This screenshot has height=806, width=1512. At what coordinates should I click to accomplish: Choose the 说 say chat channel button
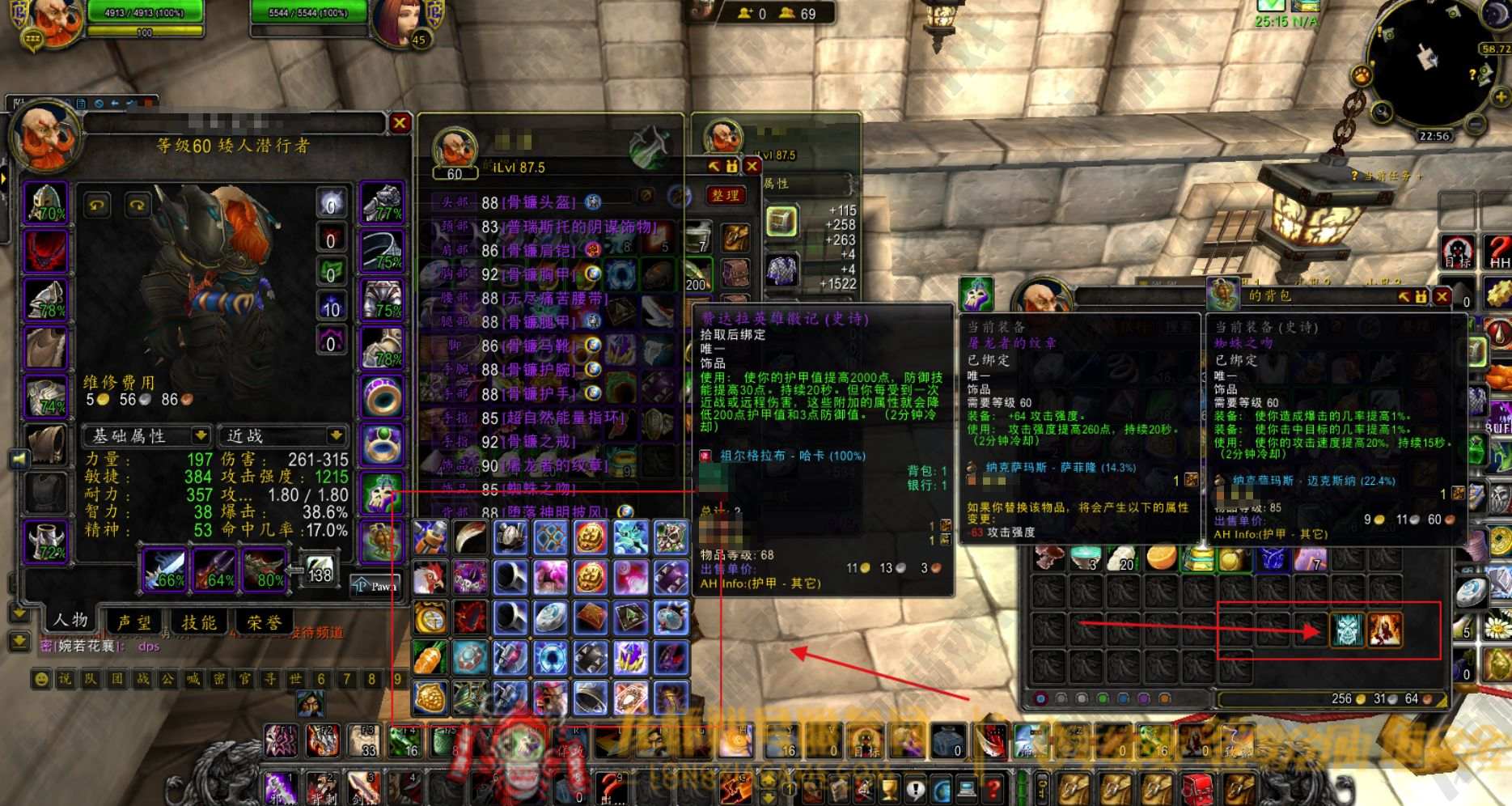(65, 679)
